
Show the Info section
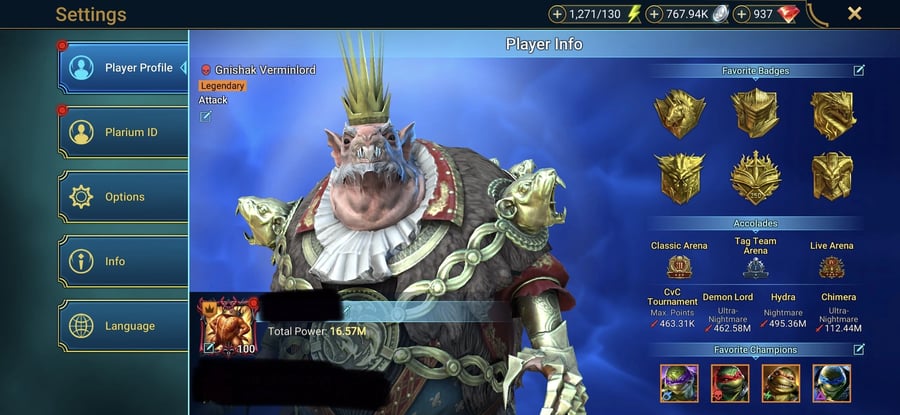[123, 261]
